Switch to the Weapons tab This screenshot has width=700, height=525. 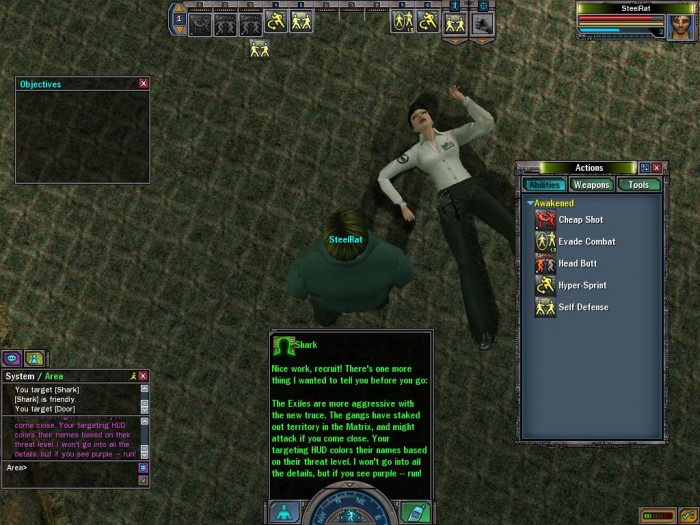[591, 185]
